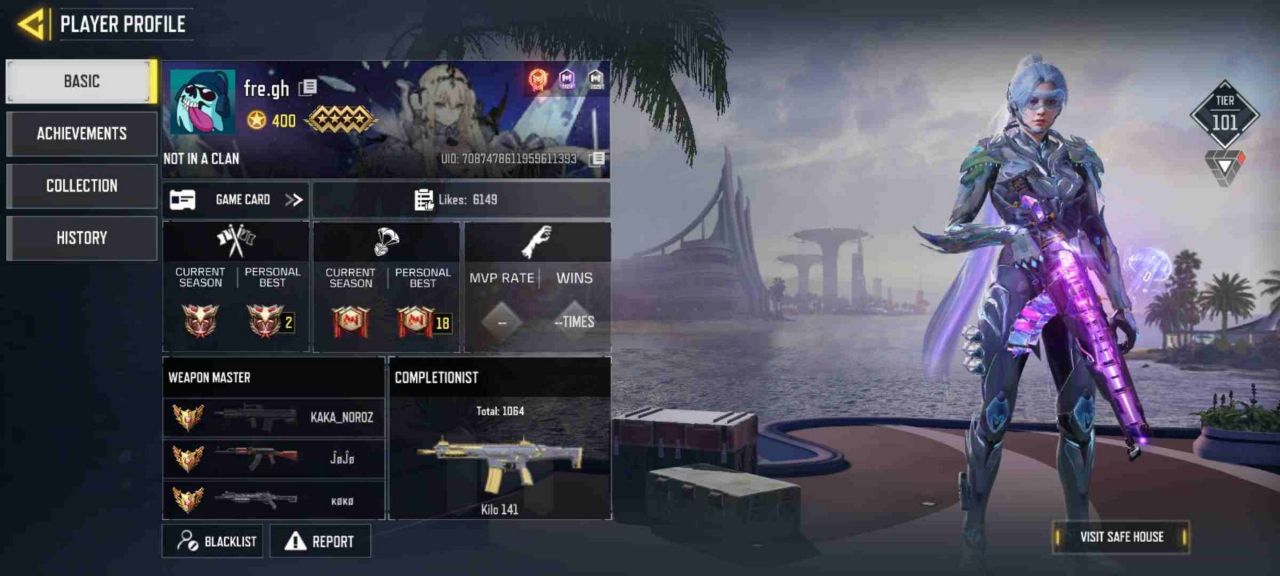
Task: Select the JoJo weapon master row
Action: click(273, 458)
